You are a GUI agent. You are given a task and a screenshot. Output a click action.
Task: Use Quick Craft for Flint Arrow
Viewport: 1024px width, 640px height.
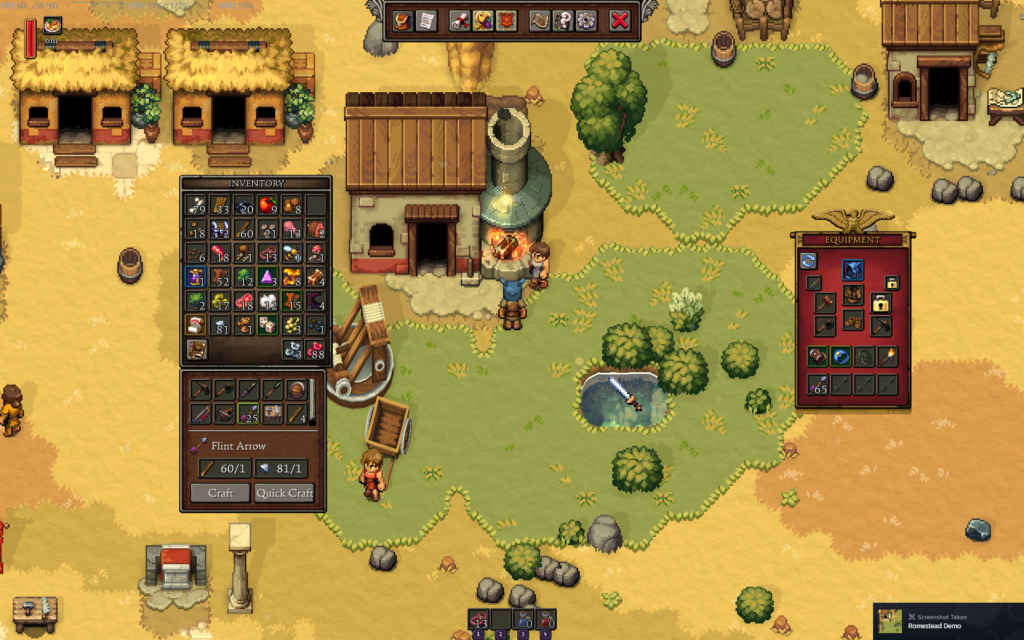tap(285, 493)
